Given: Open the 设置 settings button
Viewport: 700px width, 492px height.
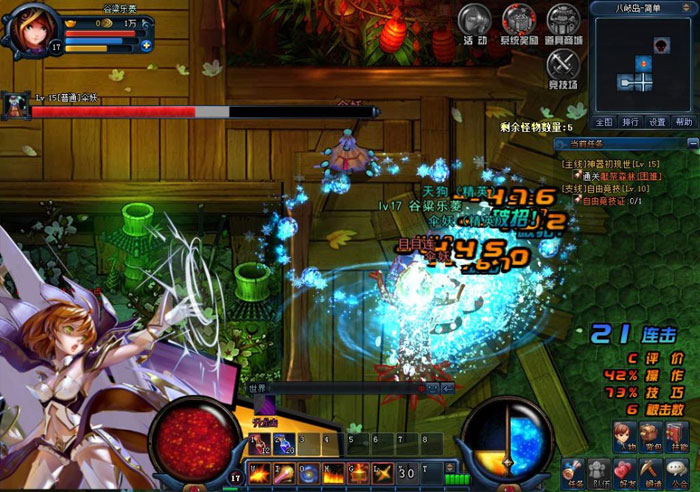Looking at the screenshot, I should pyautogui.click(x=657, y=122).
